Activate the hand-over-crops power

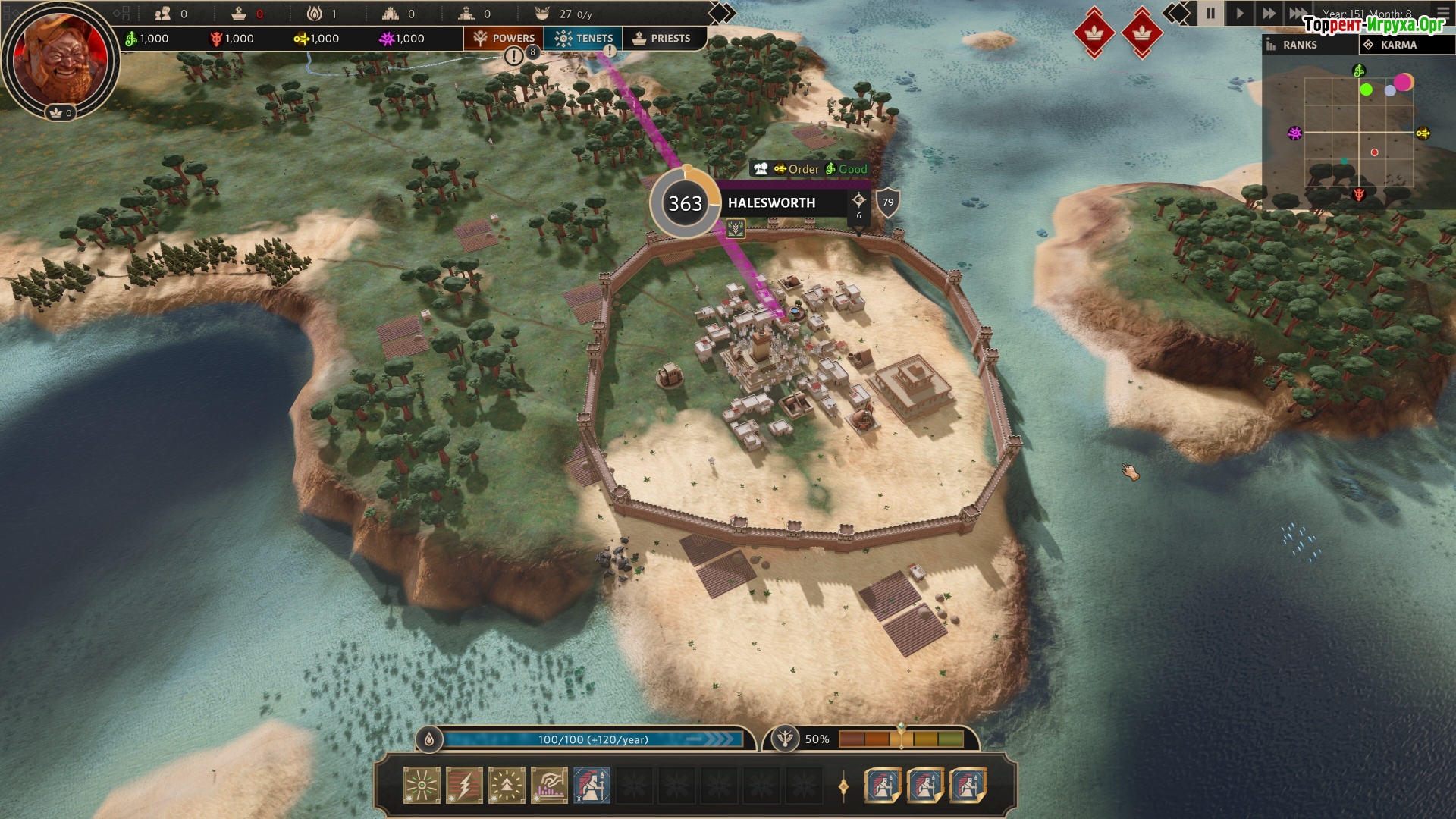(549, 785)
